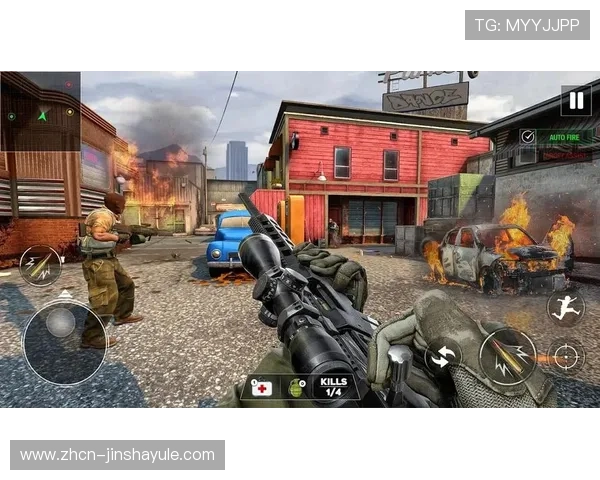
Task: Throw a grenade using the grenade icon
Action: click(297, 387)
